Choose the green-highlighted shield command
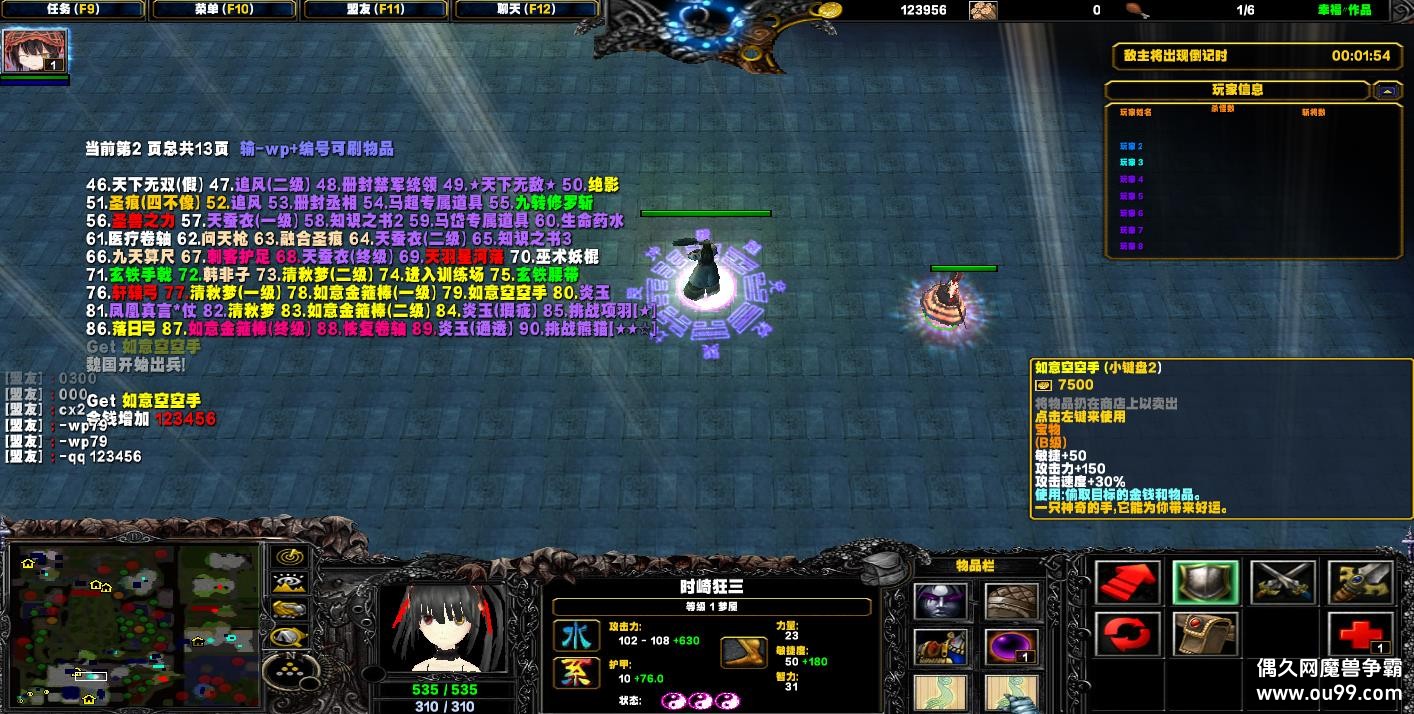Screen dimensions: 1414x714 tap(1205, 583)
